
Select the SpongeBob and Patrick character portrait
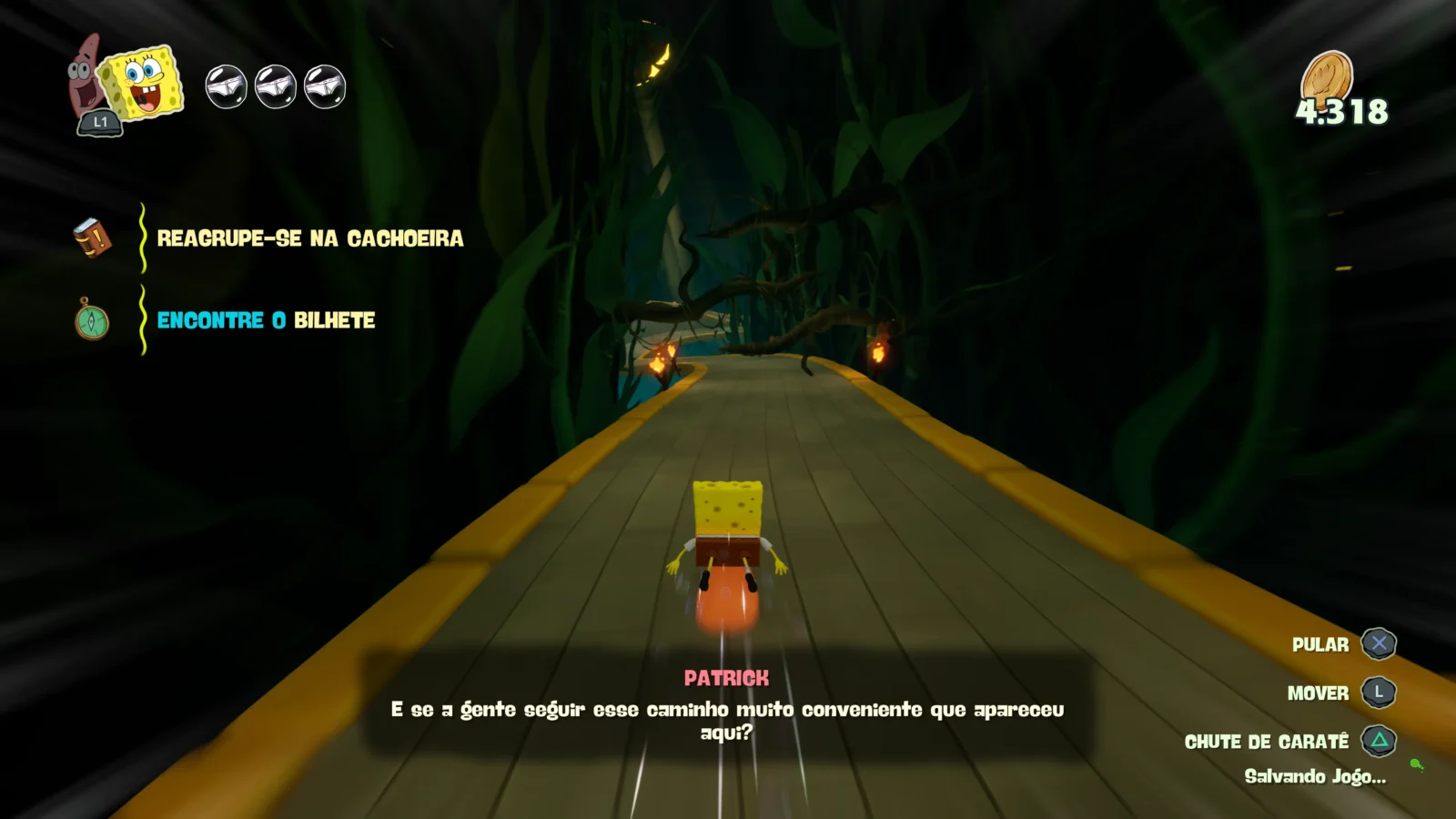[127, 84]
